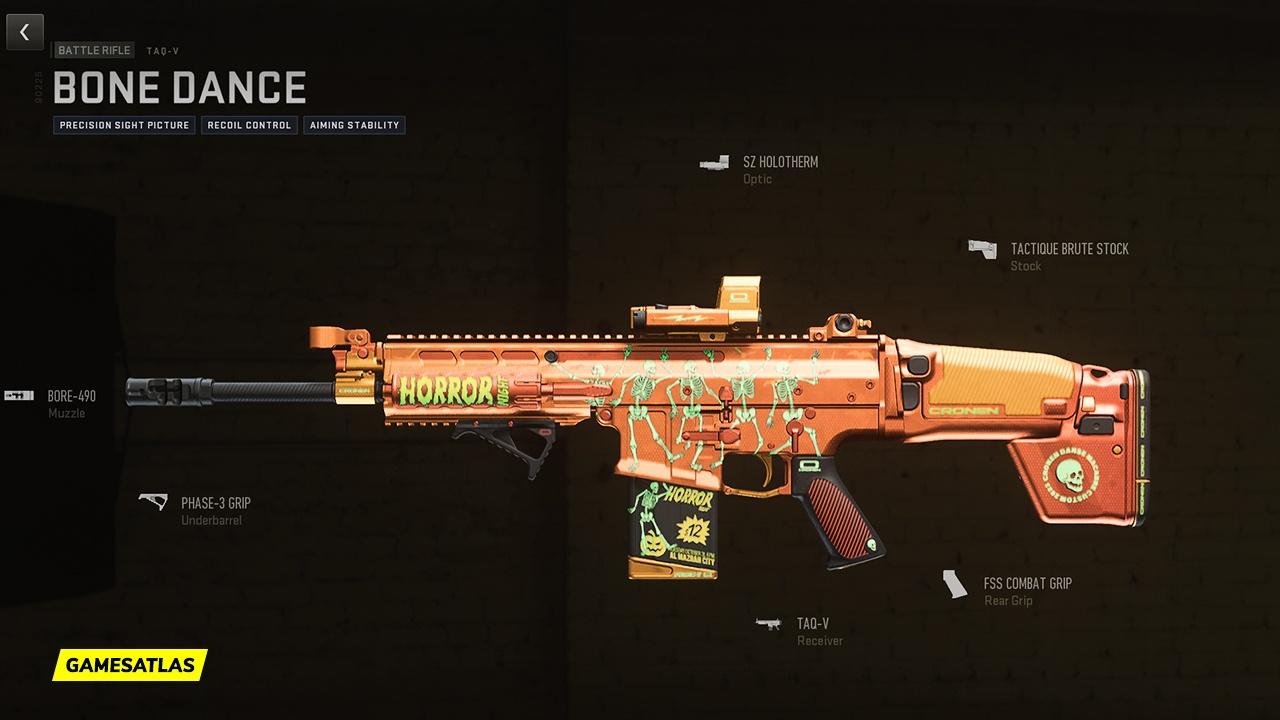This screenshot has width=1280, height=720.
Task: Open the GamesAtlas watermark logo
Action: click(x=130, y=664)
